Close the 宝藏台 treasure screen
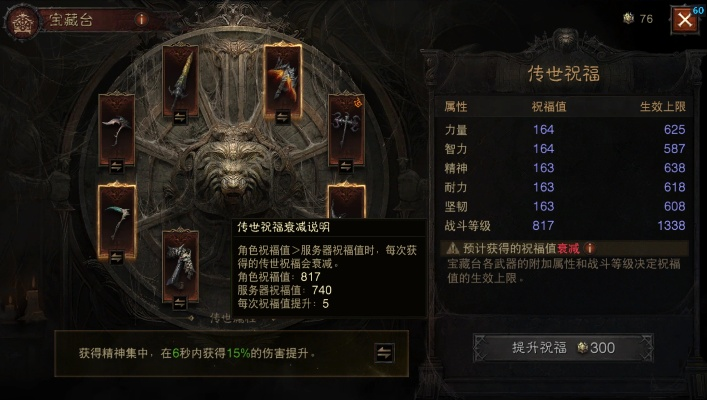Viewport: 707px width, 400px height. coord(684,19)
